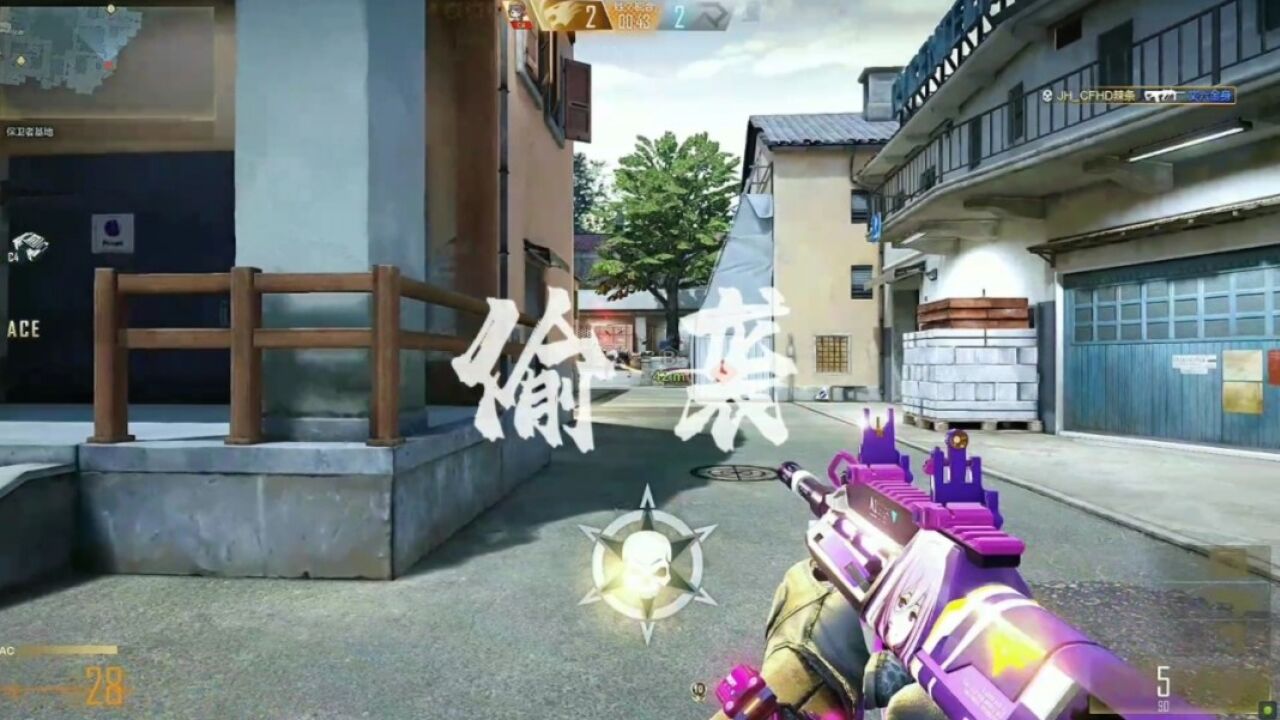Click the yellow objective marker on the minimap

coord(20,62)
